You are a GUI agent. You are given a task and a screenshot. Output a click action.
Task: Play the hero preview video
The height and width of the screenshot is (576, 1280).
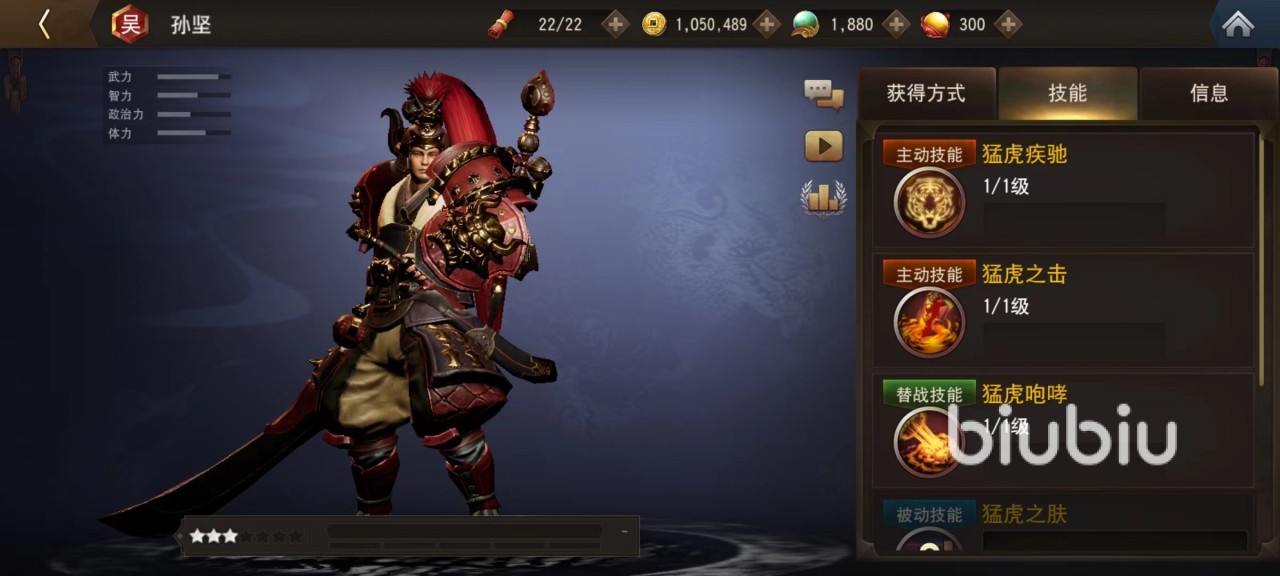[x=824, y=146]
